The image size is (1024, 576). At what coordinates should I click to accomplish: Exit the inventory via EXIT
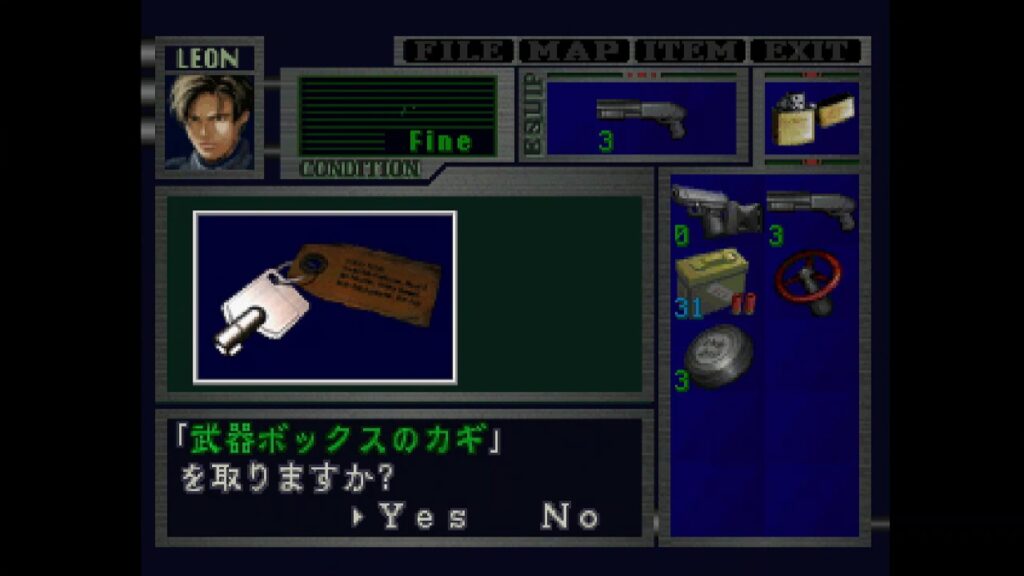tap(806, 51)
